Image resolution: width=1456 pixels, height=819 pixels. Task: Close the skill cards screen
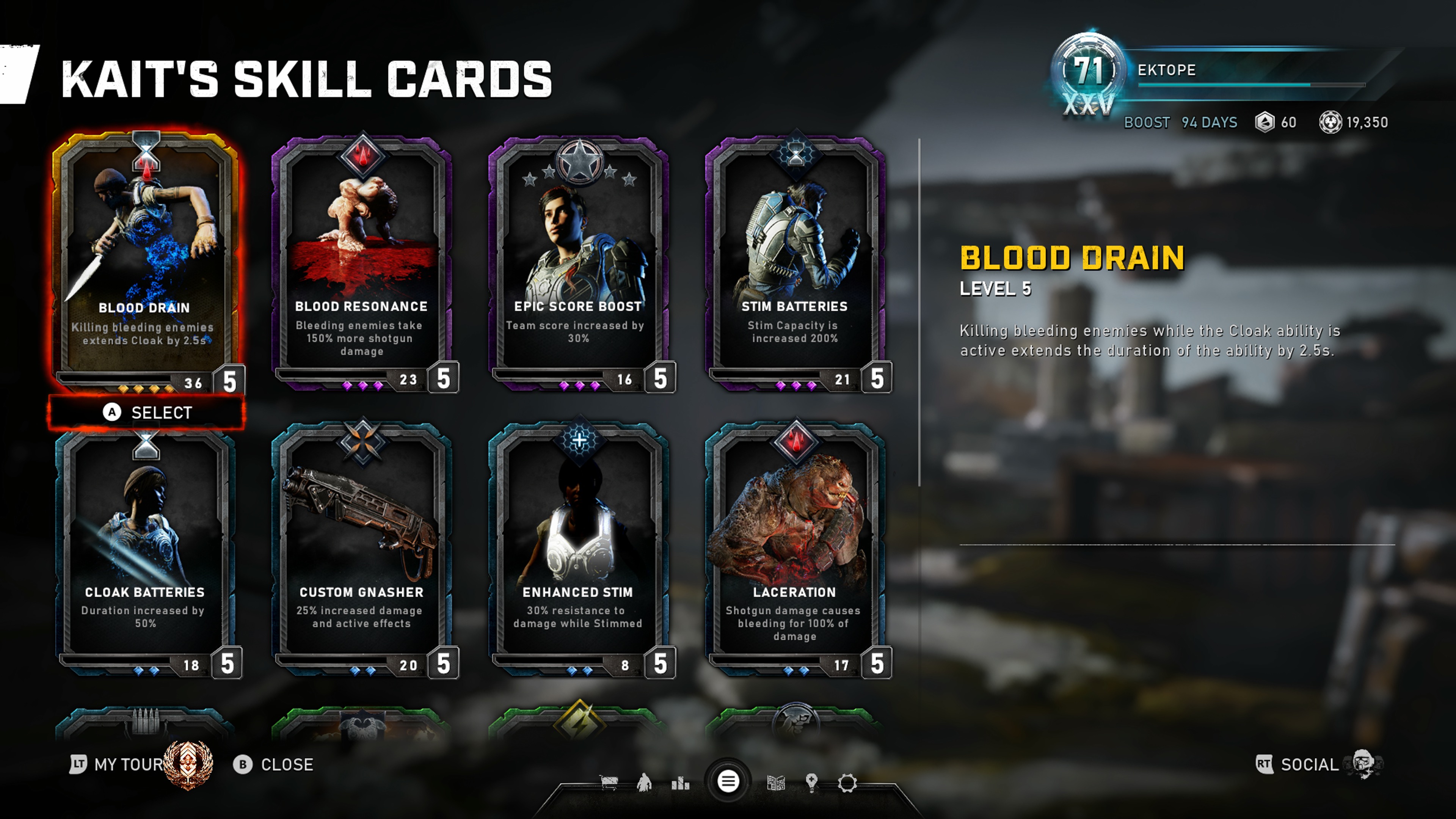pos(273,765)
